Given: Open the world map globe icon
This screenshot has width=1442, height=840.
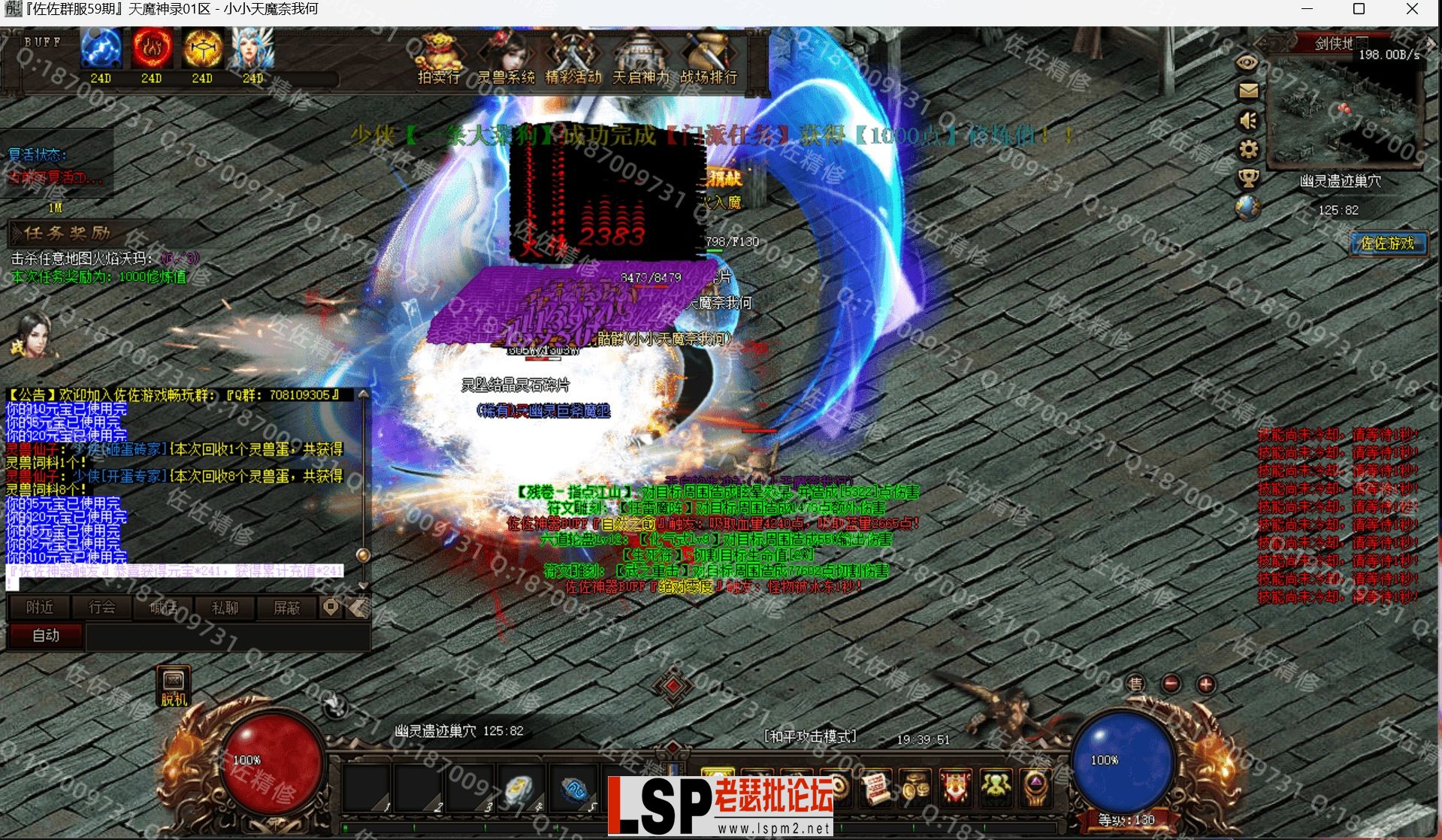Looking at the screenshot, I should pyautogui.click(x=1248, y=208).
